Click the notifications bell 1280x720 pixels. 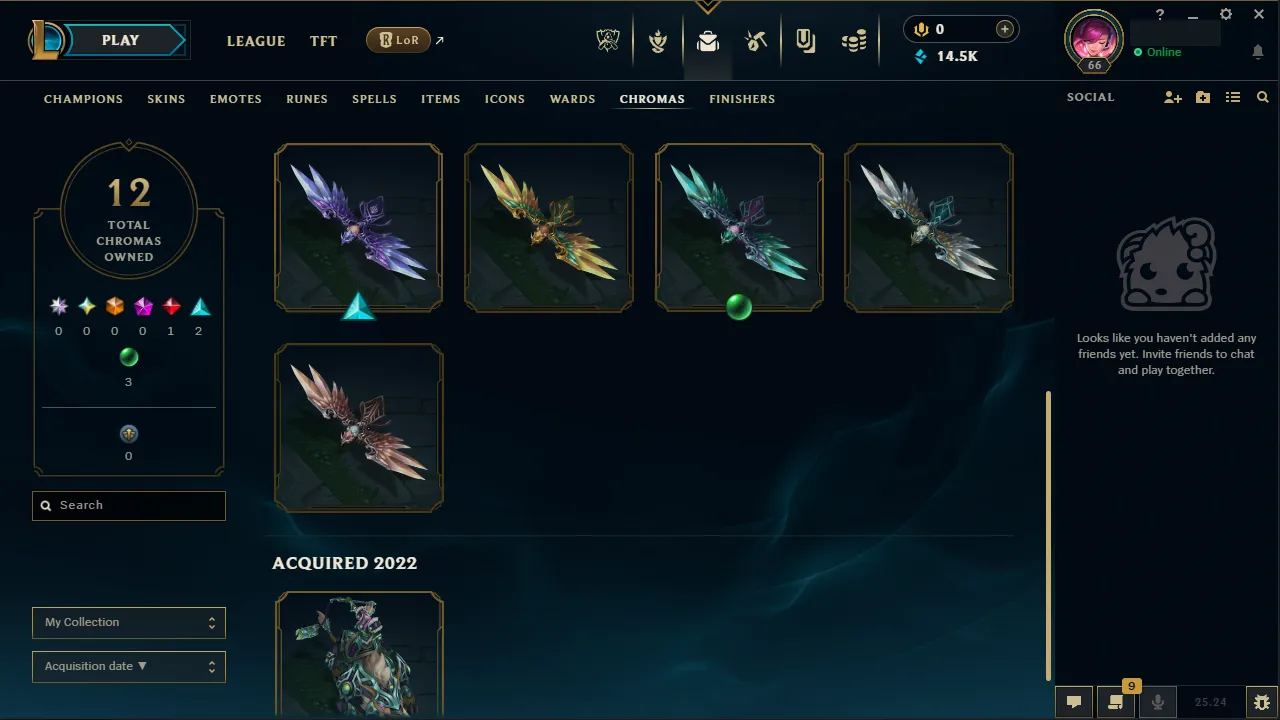[1258, 52]
